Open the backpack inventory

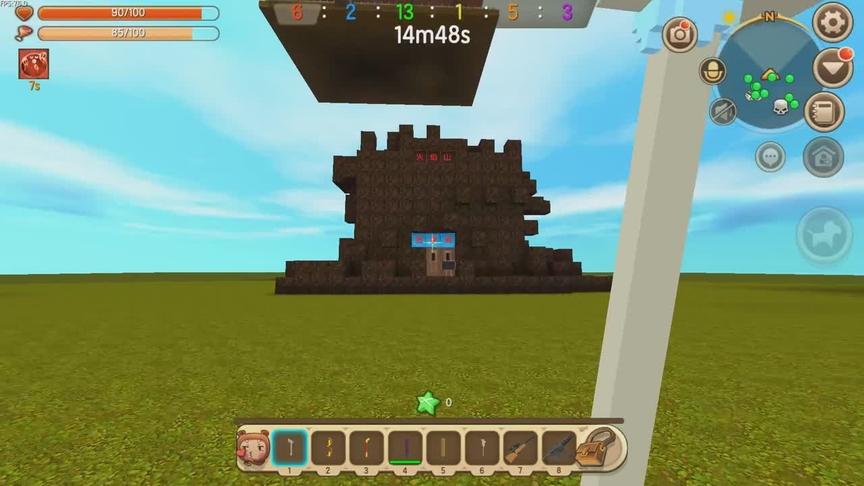coord(600,448)
